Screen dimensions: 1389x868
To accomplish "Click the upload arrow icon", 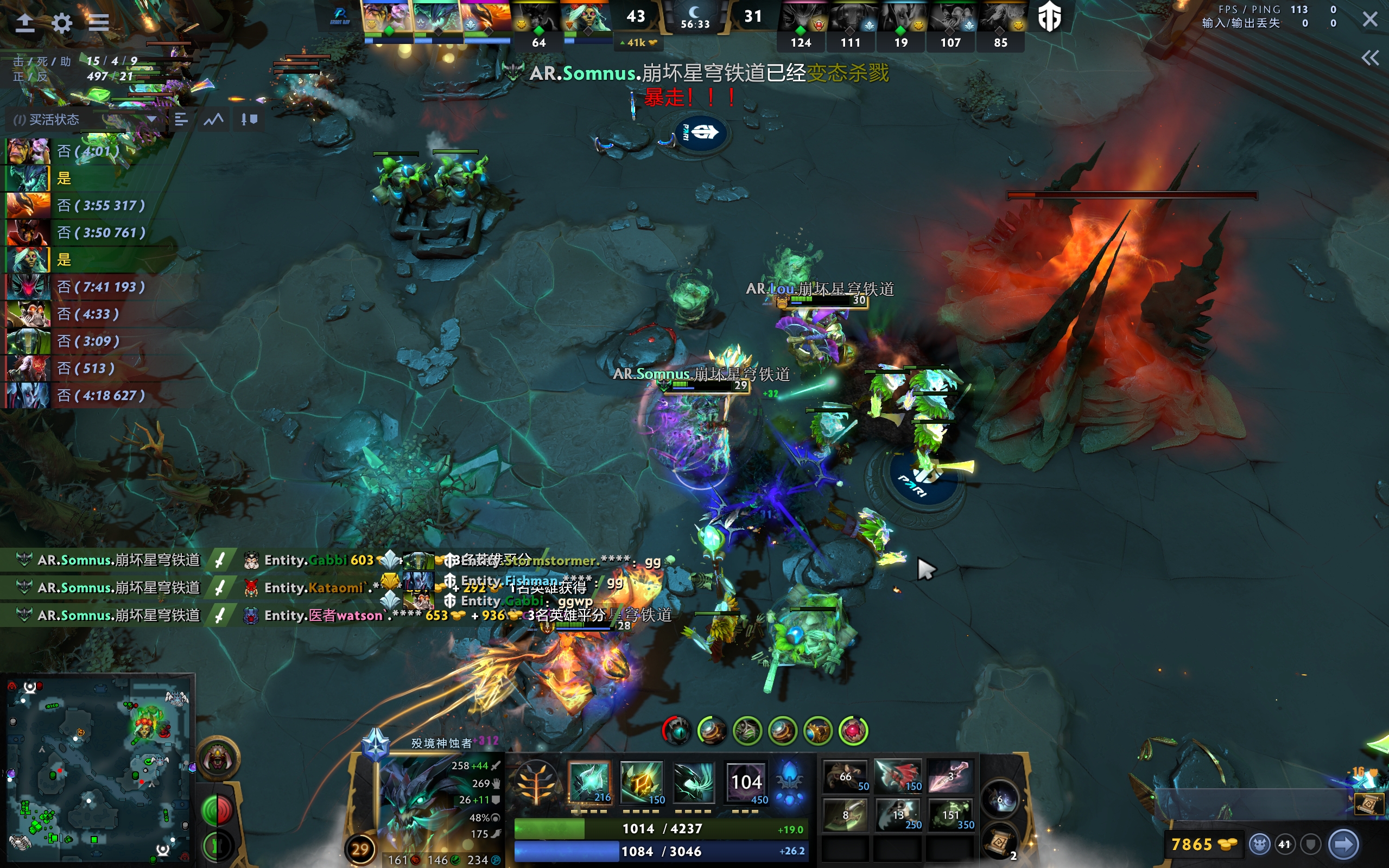I will click(x=24, y=23).
